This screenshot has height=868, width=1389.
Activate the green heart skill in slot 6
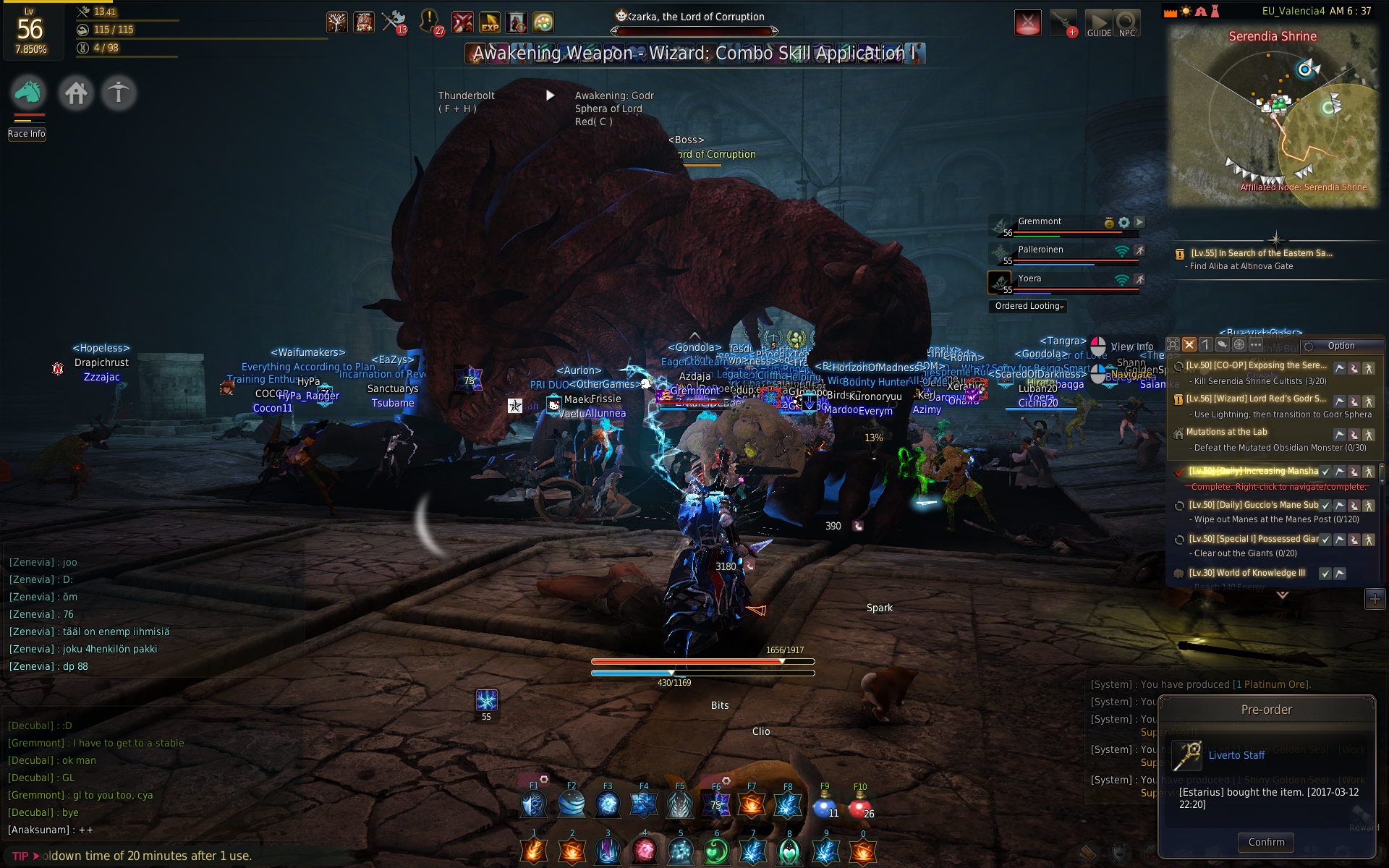716,851
